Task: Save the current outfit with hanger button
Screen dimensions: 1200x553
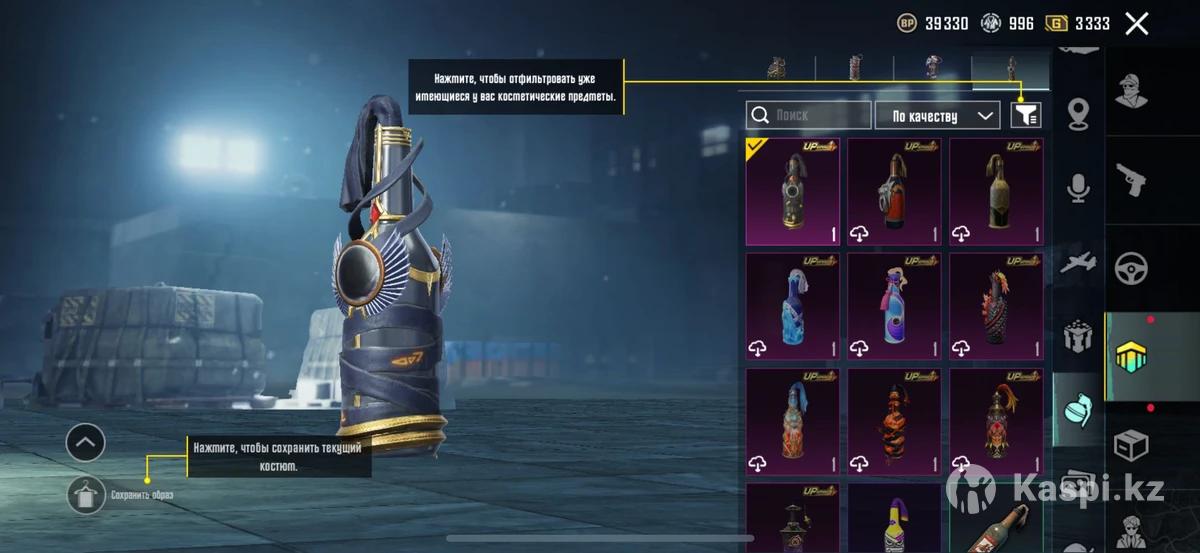Action: pyautogui.click(x=87, y=494)
